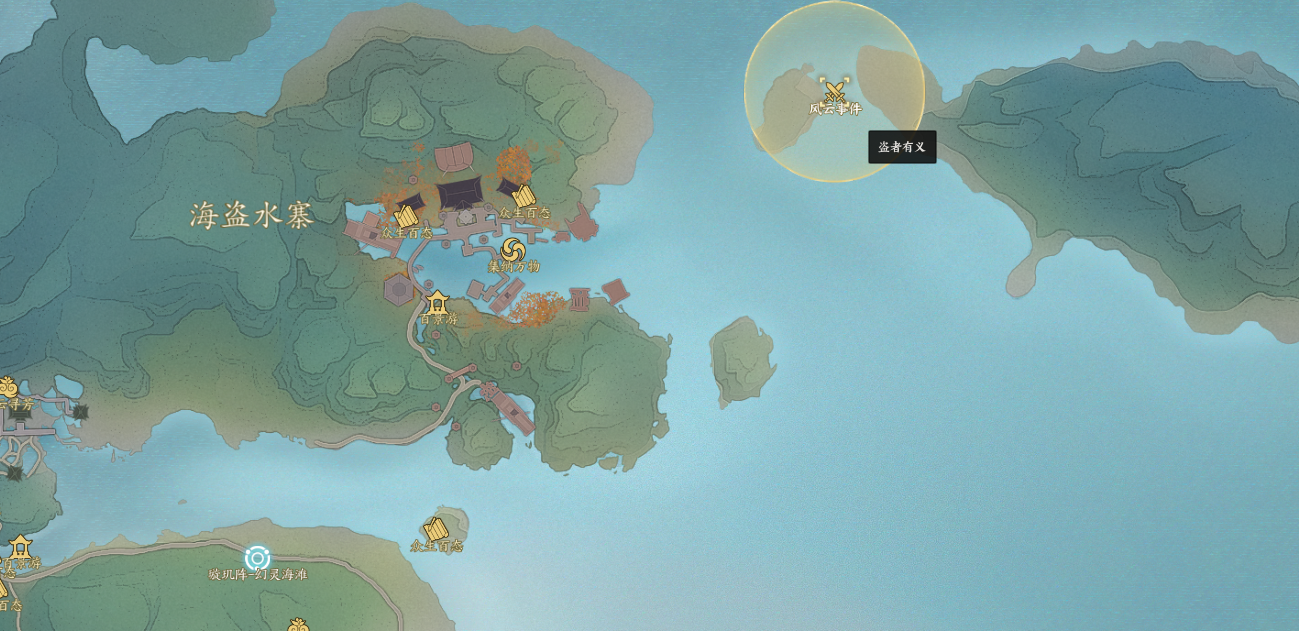The width and height of the screenshot is (1299, 631).
Task: Click the 破玑阵-幻灵海滩 teleport waypoint
Action: (x=257, y=558)
